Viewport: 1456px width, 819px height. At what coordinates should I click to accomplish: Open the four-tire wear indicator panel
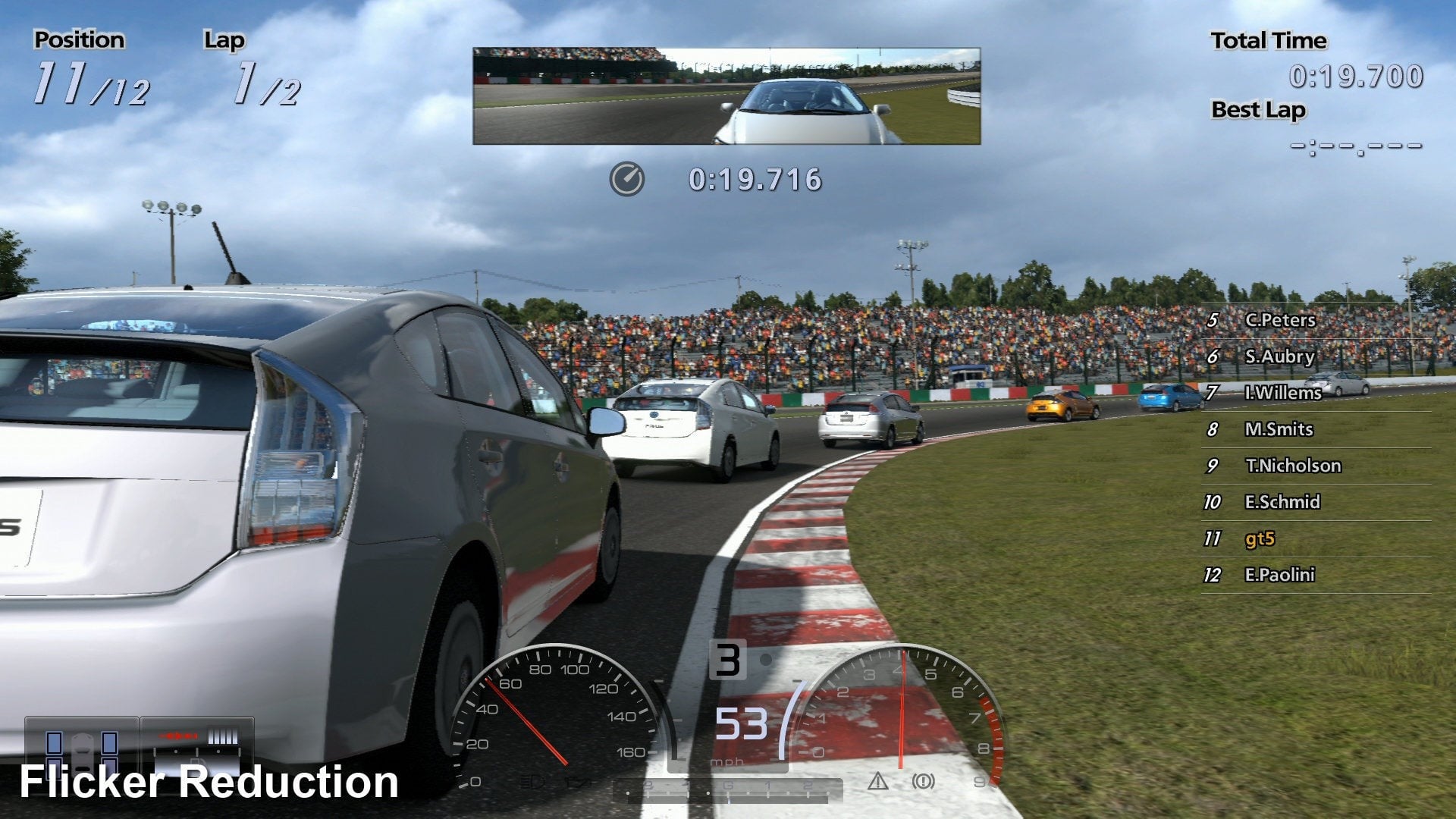[82, 748]
